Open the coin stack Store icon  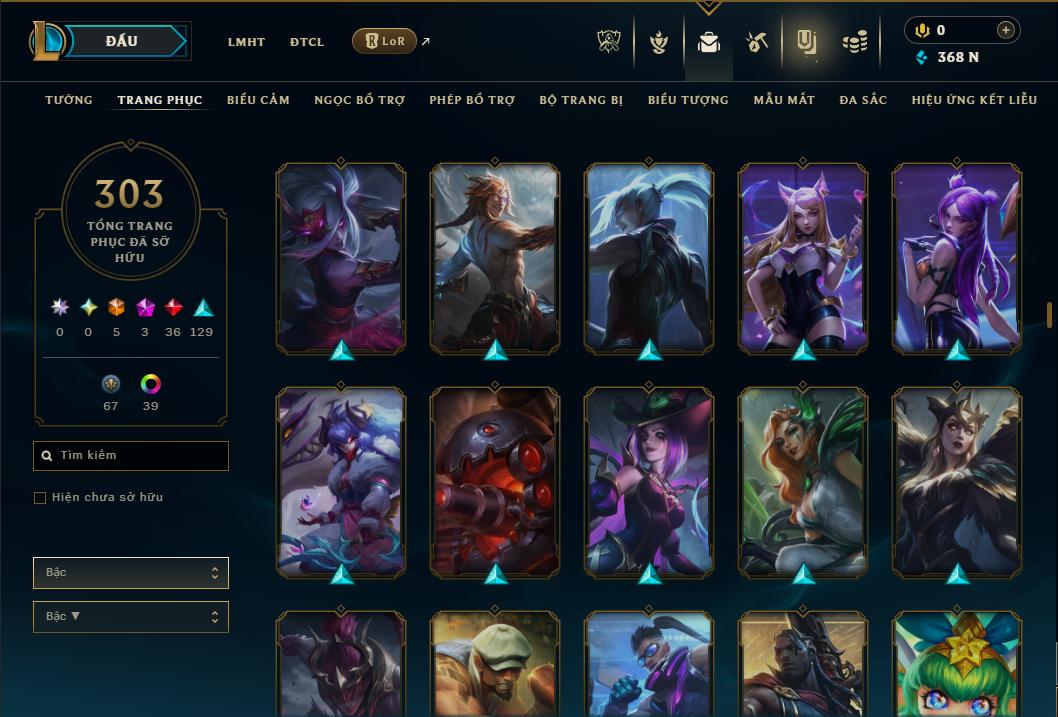pyautogui.click(x=854, y=42)
